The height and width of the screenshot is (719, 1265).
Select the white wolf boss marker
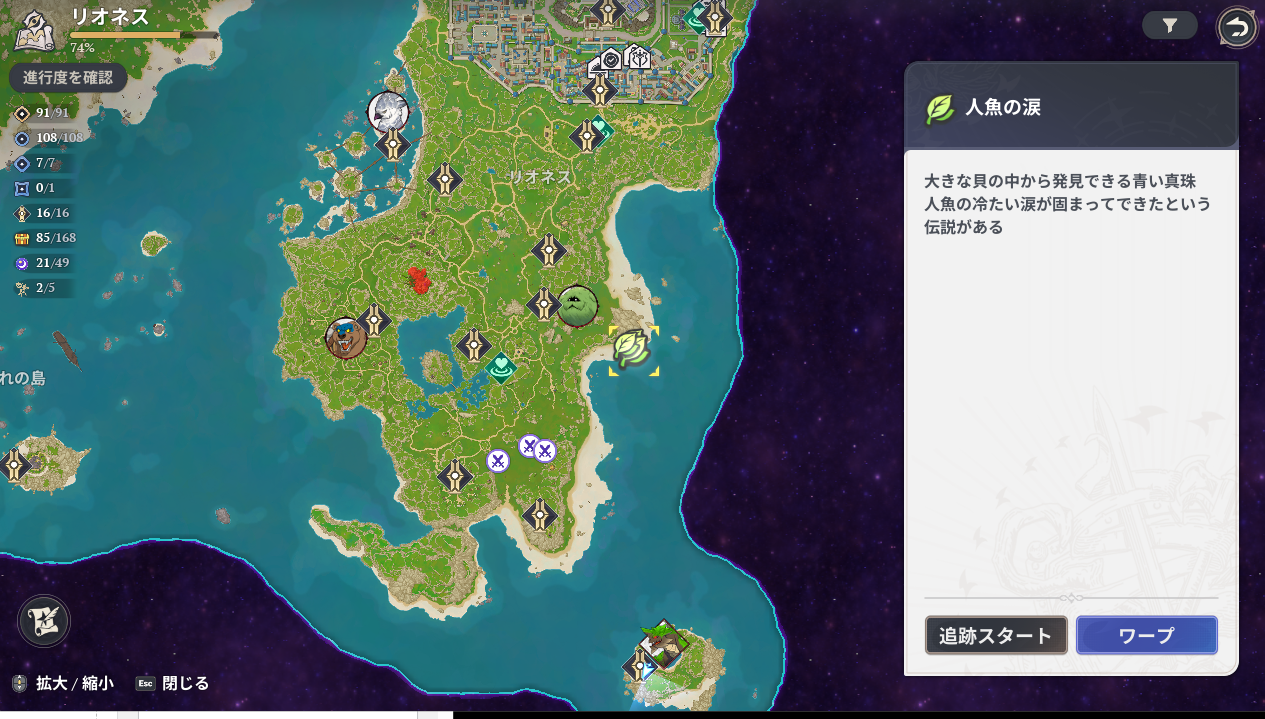coord(387,111)
